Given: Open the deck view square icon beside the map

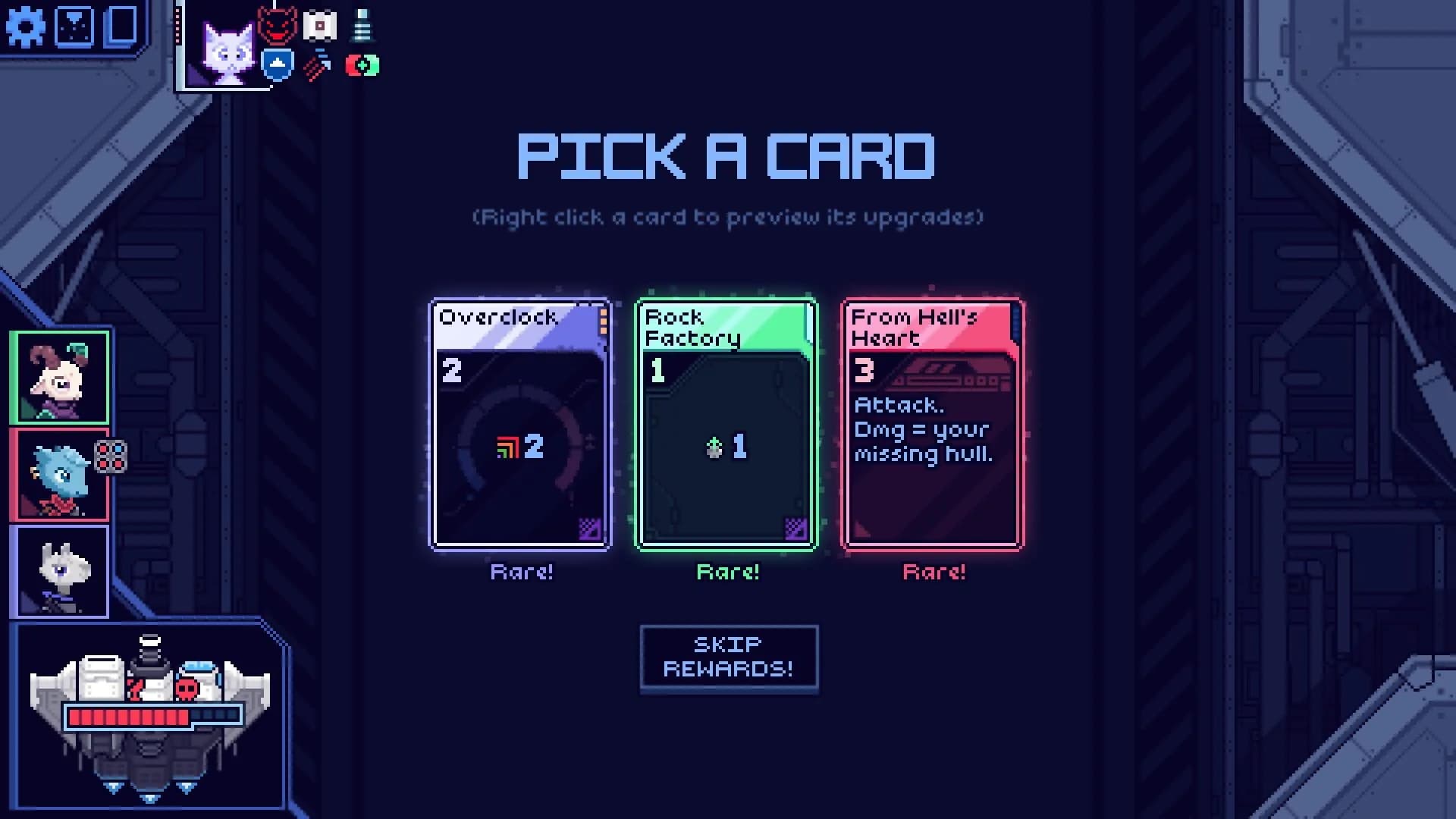Looking at the screenshot, I should pos(121,26).
